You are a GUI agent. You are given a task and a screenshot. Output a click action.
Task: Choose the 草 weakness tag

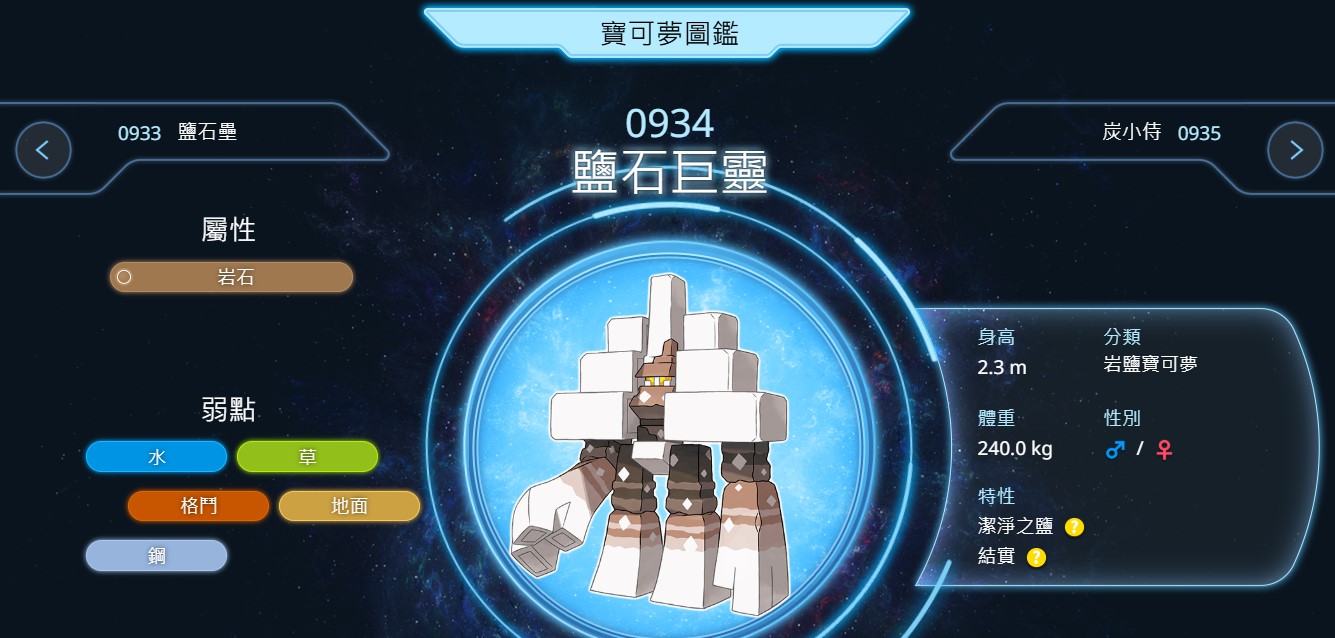point(307,457)
